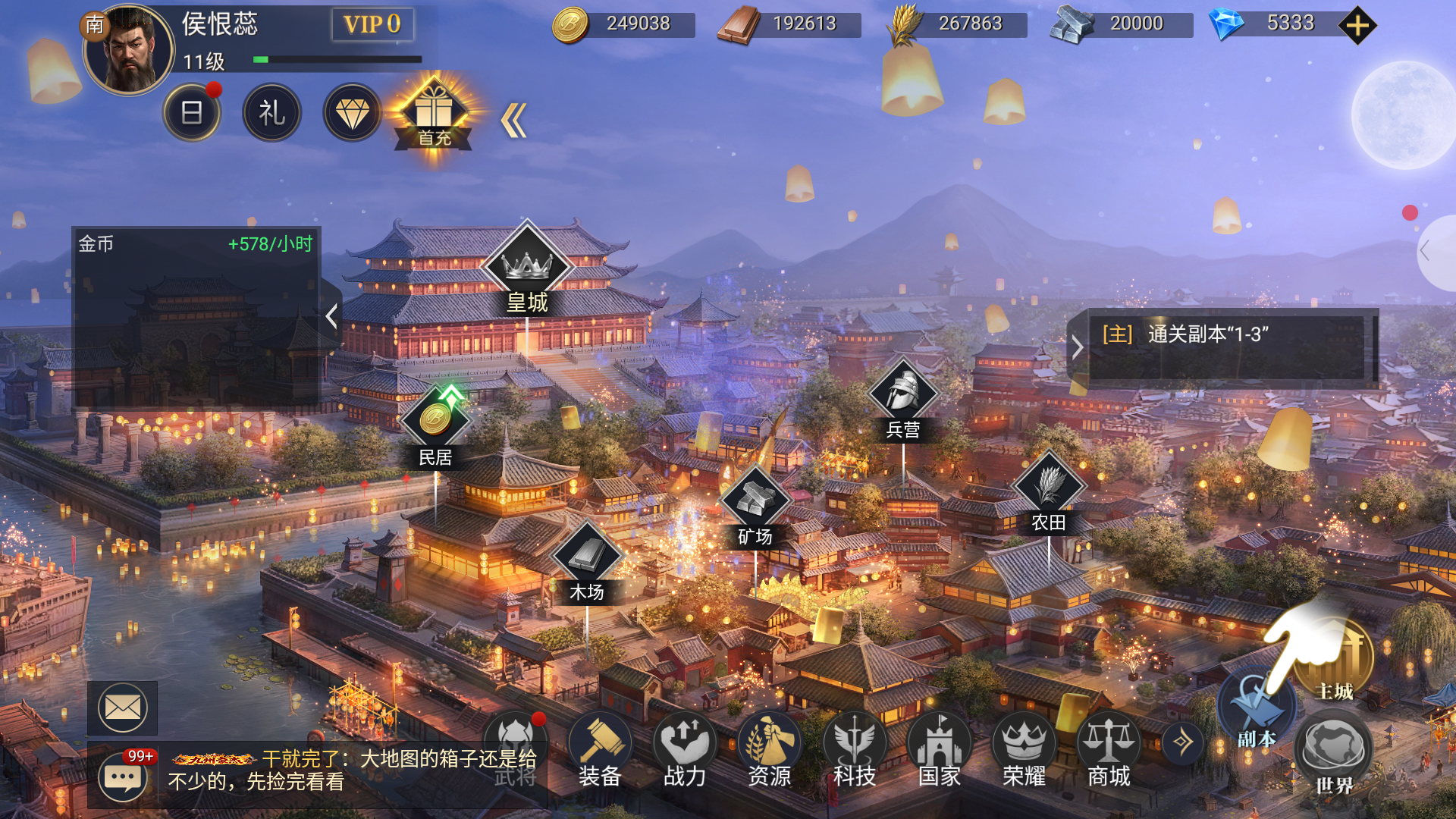Viewport: 1456px width, 819px height.
Task: Open the daily tasks icon
Action: pyautogui.click(x=192, y=113)
